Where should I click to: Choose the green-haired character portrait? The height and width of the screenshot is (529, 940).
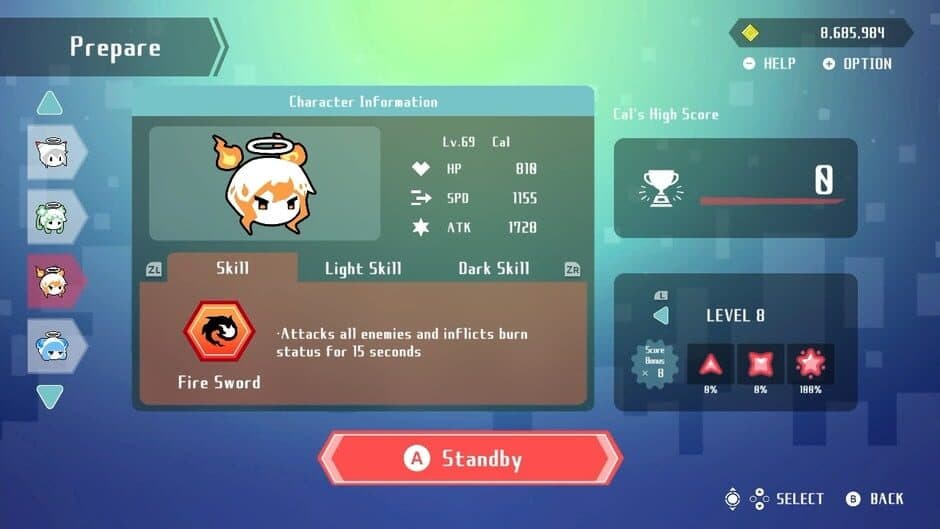[50, 217]
